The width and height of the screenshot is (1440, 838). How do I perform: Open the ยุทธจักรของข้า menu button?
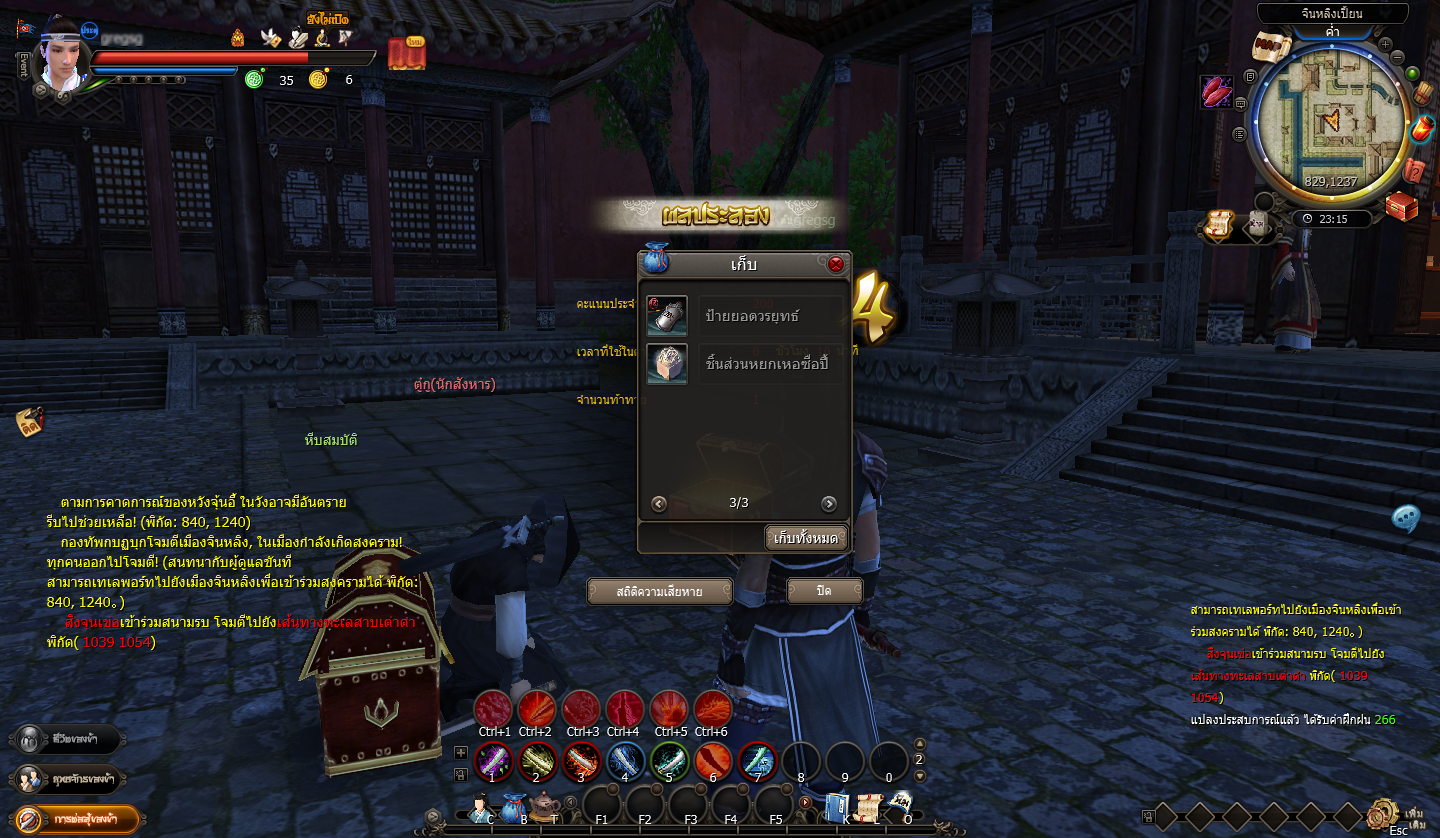[x=68, y=779]
